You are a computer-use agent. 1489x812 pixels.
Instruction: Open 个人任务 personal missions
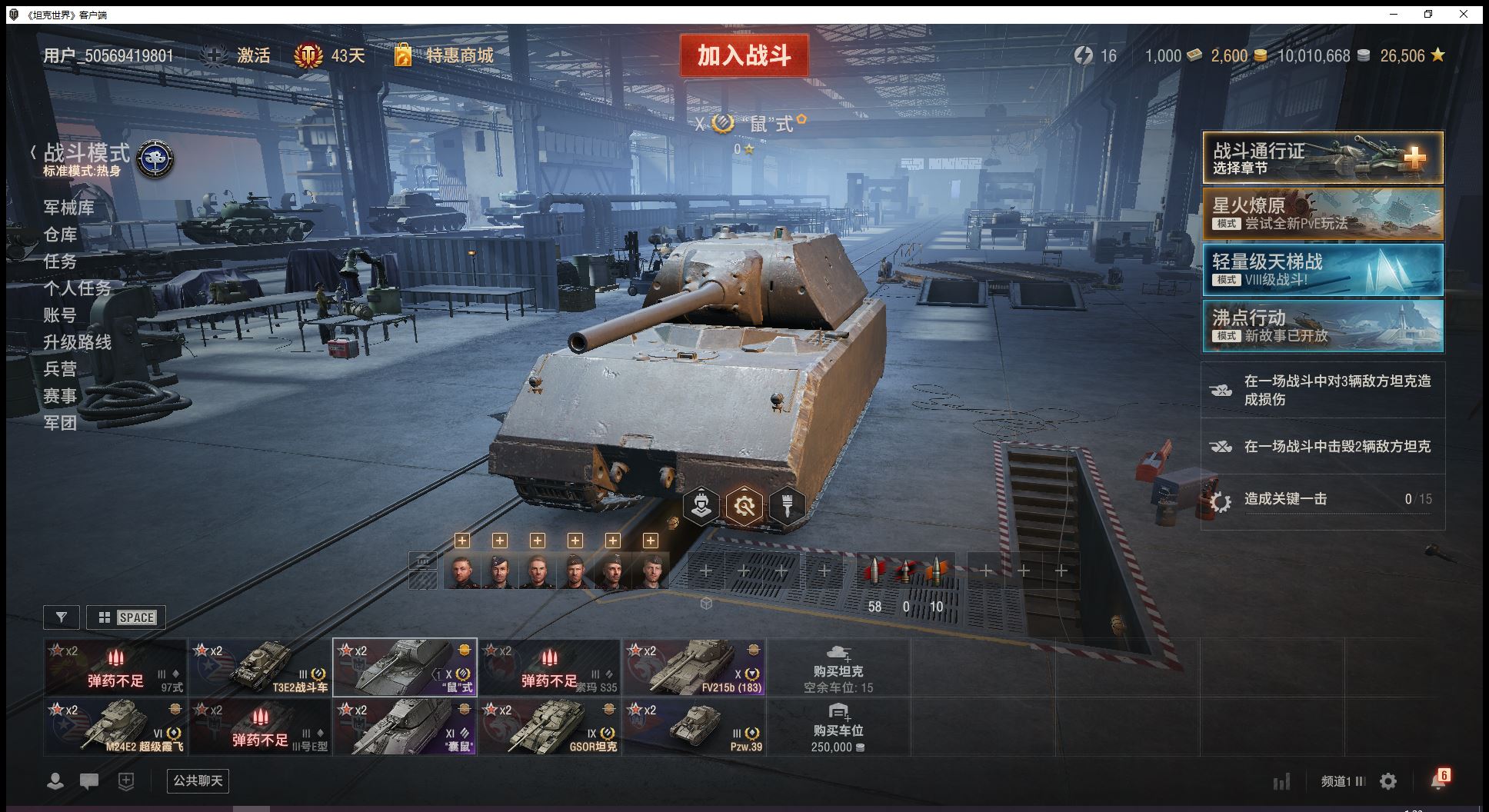[78, 288]
